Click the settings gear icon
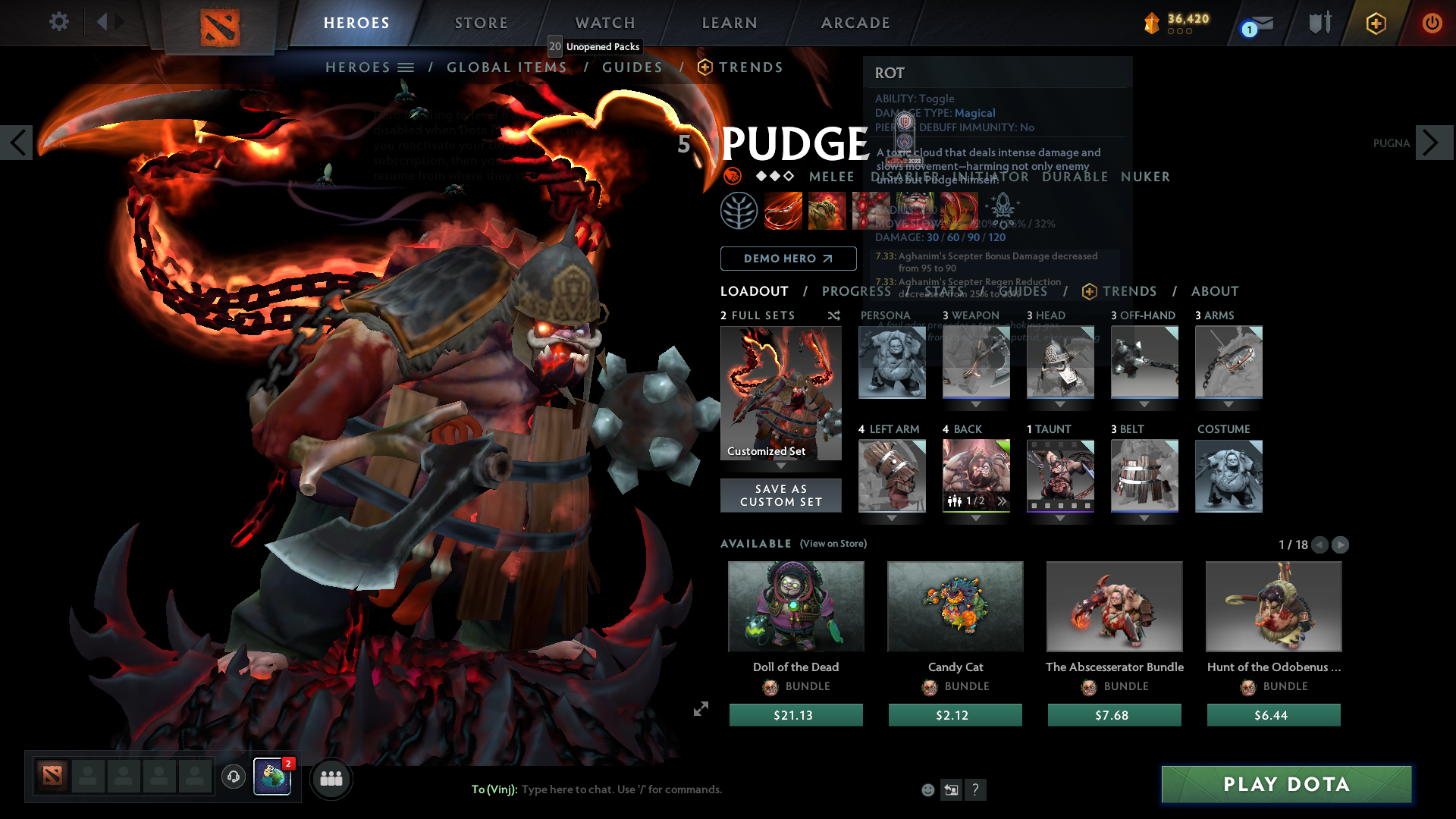1456x819 pixels. tap(58, 22)
